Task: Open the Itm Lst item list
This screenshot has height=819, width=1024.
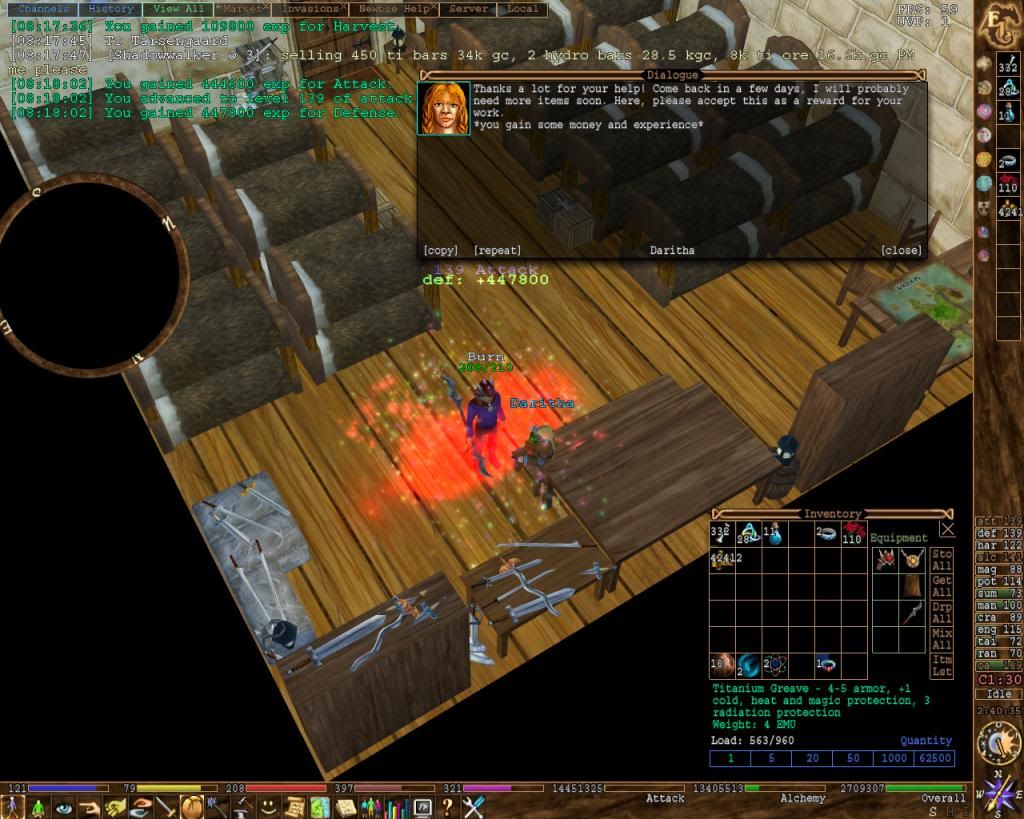Action: click(x=941, y=667)
